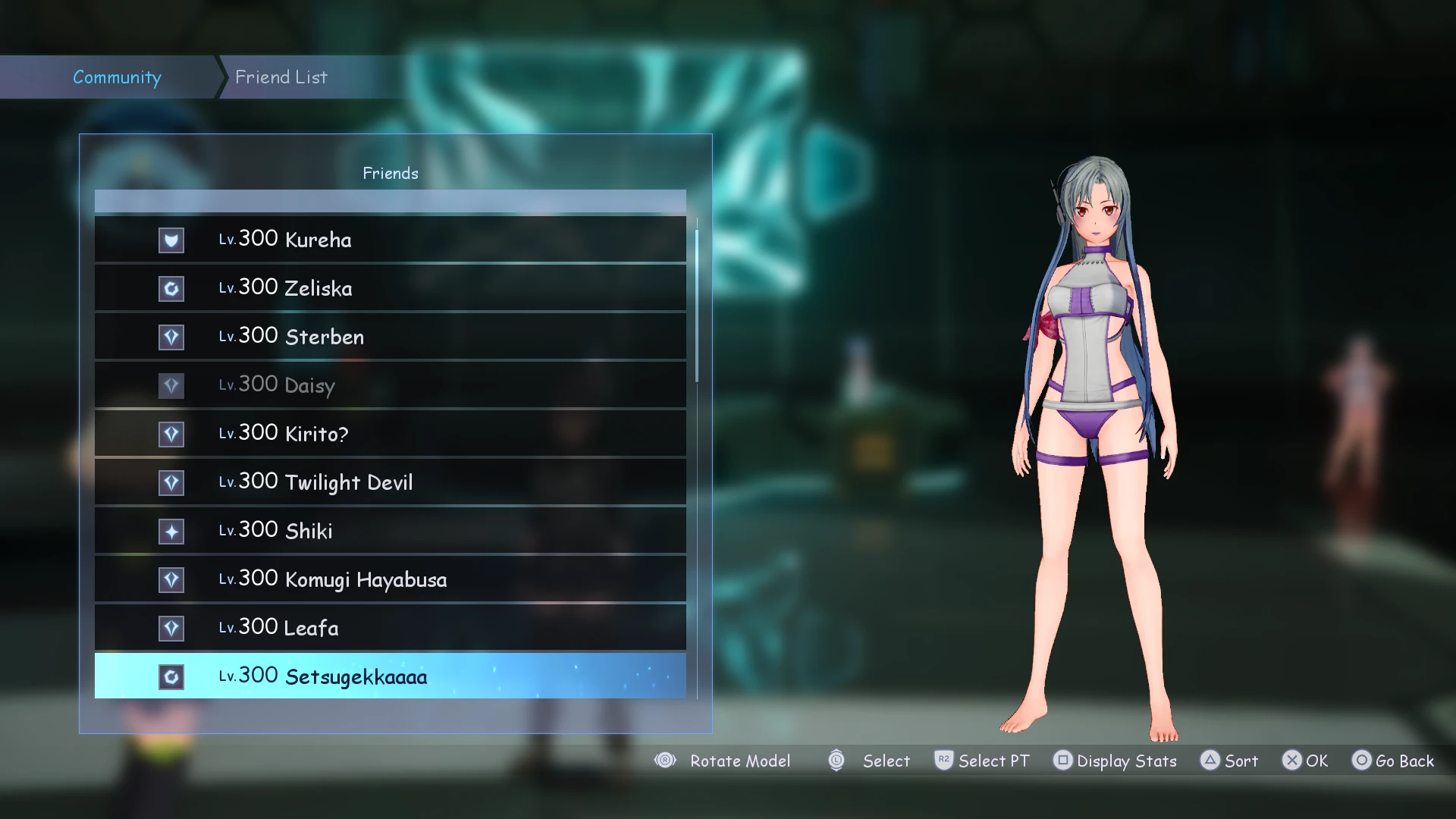Image resolution: width=1456 pixels, height=819 pixels.
Task: Pick the Shiki friend entry
Action: click(x=390, y=531)
